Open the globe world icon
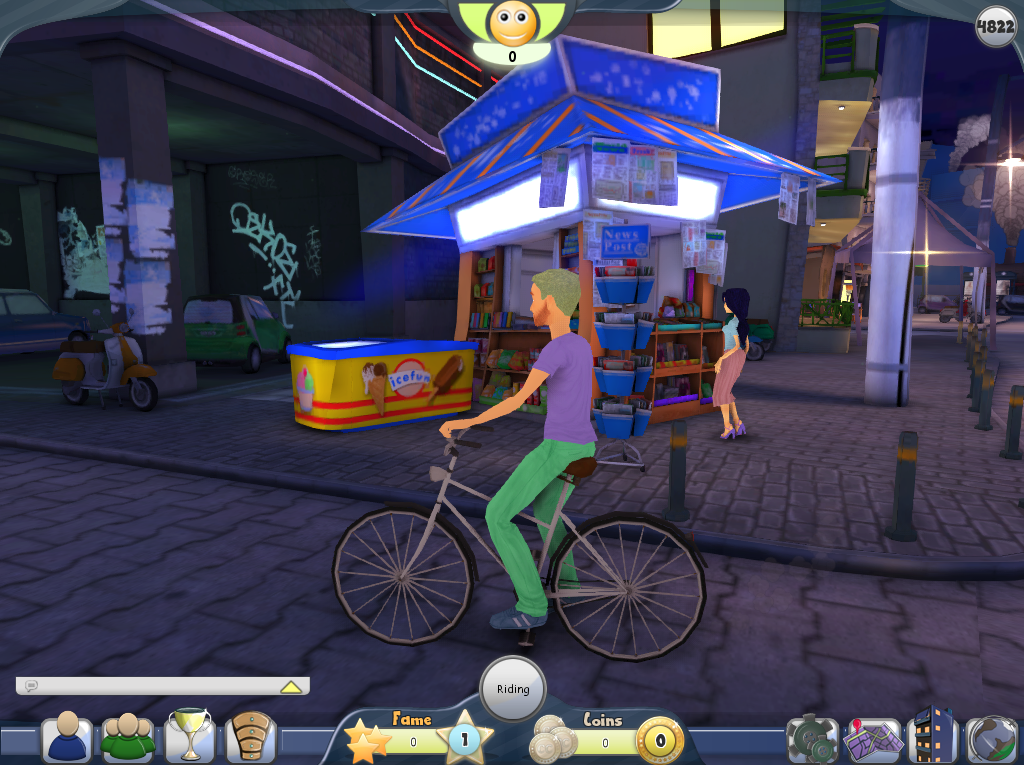The height and width of the screenshot is (765, 1024). point(992,739)
